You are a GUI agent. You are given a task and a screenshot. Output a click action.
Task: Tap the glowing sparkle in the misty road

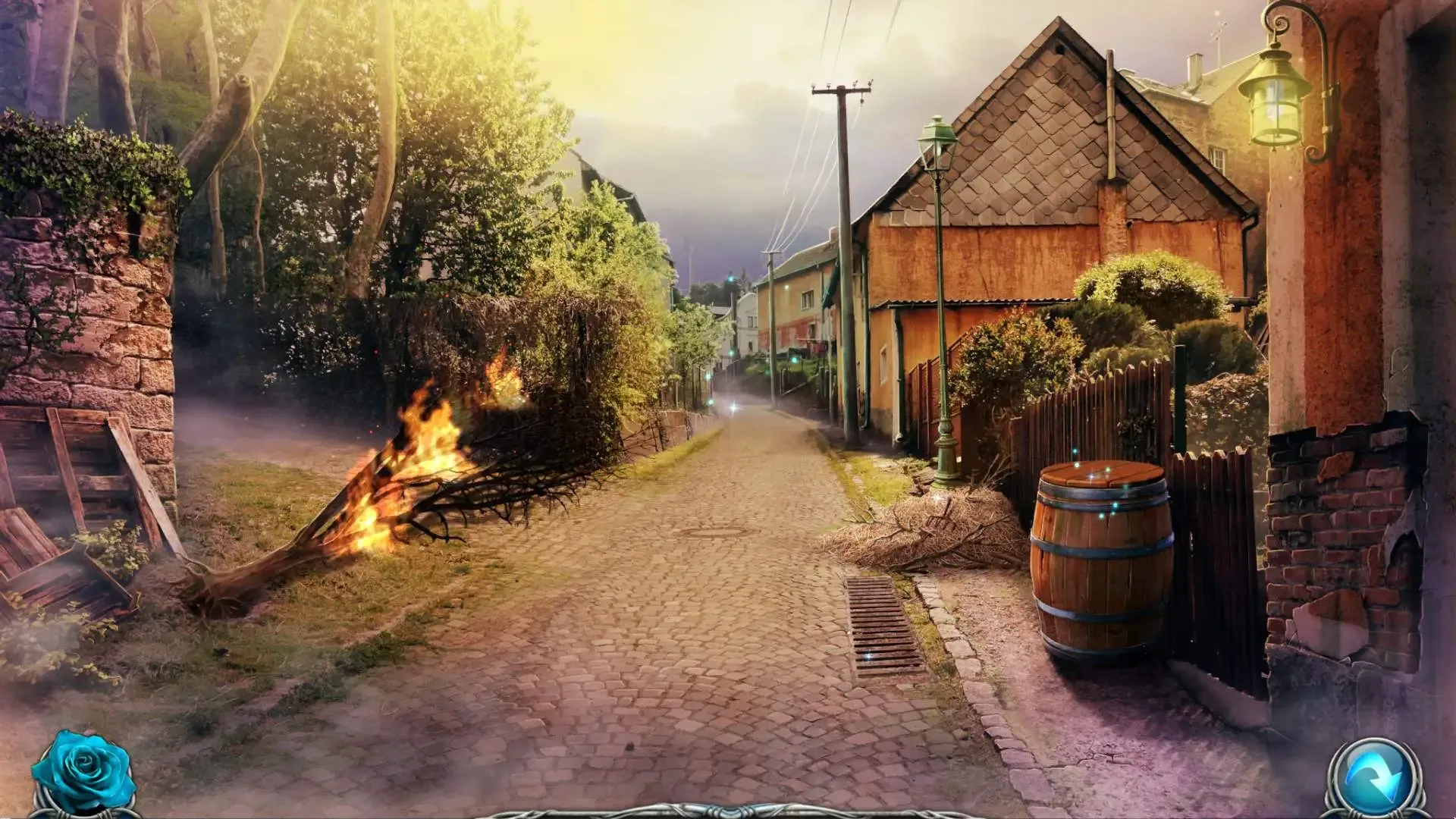tap(733, 408)
